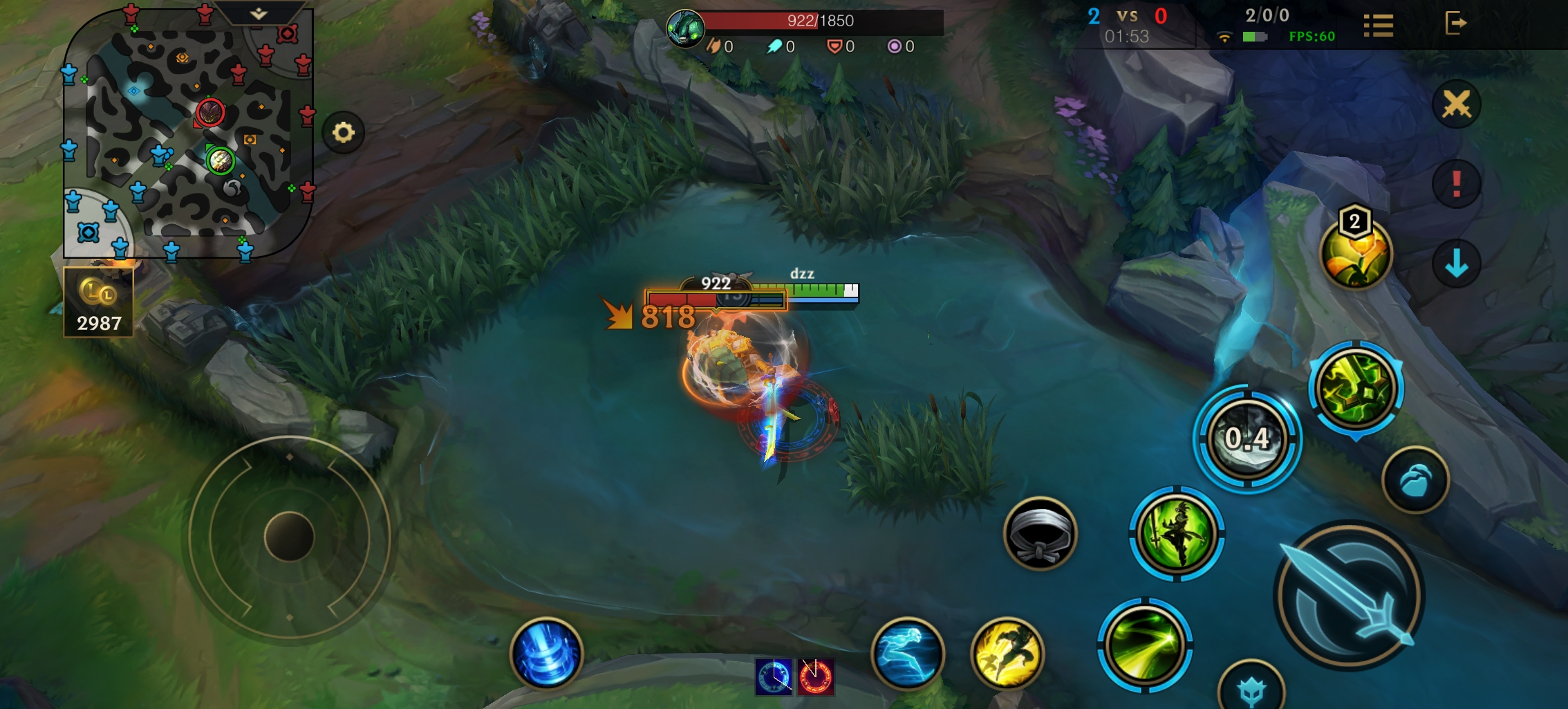
Task: Send the crossed swords attack ping
Action: 1457,105
